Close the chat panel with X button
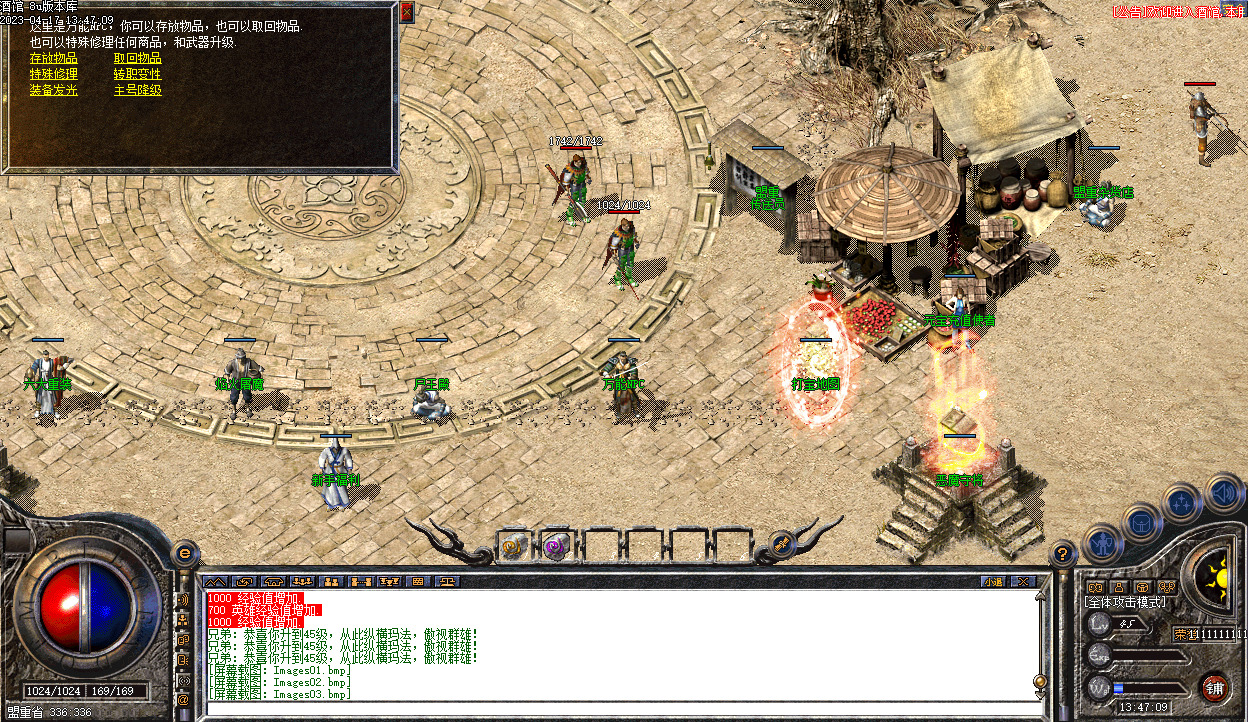This screenshot has height=722, width=1248. (1021, 581)
